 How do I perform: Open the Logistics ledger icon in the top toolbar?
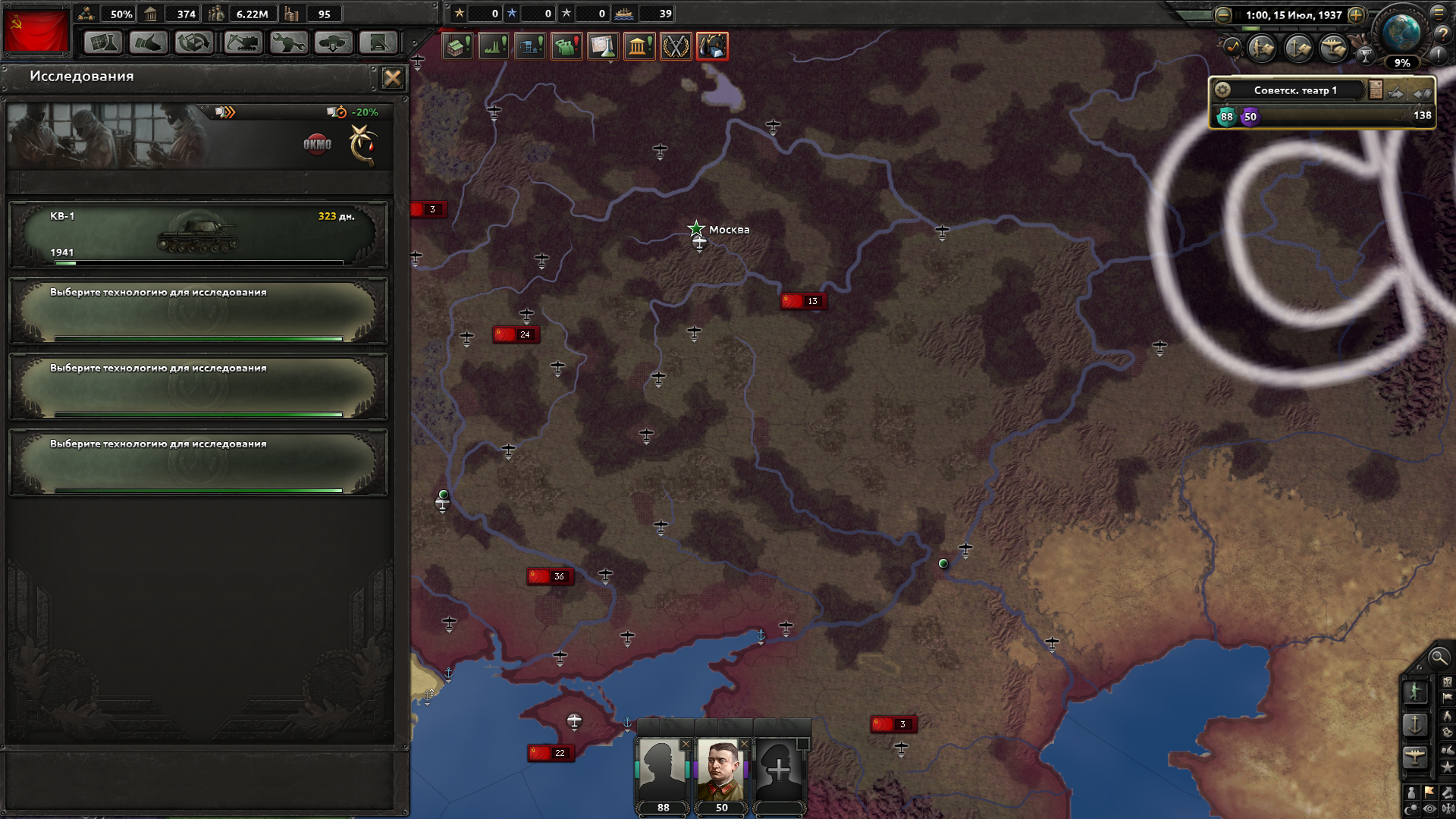378,43
